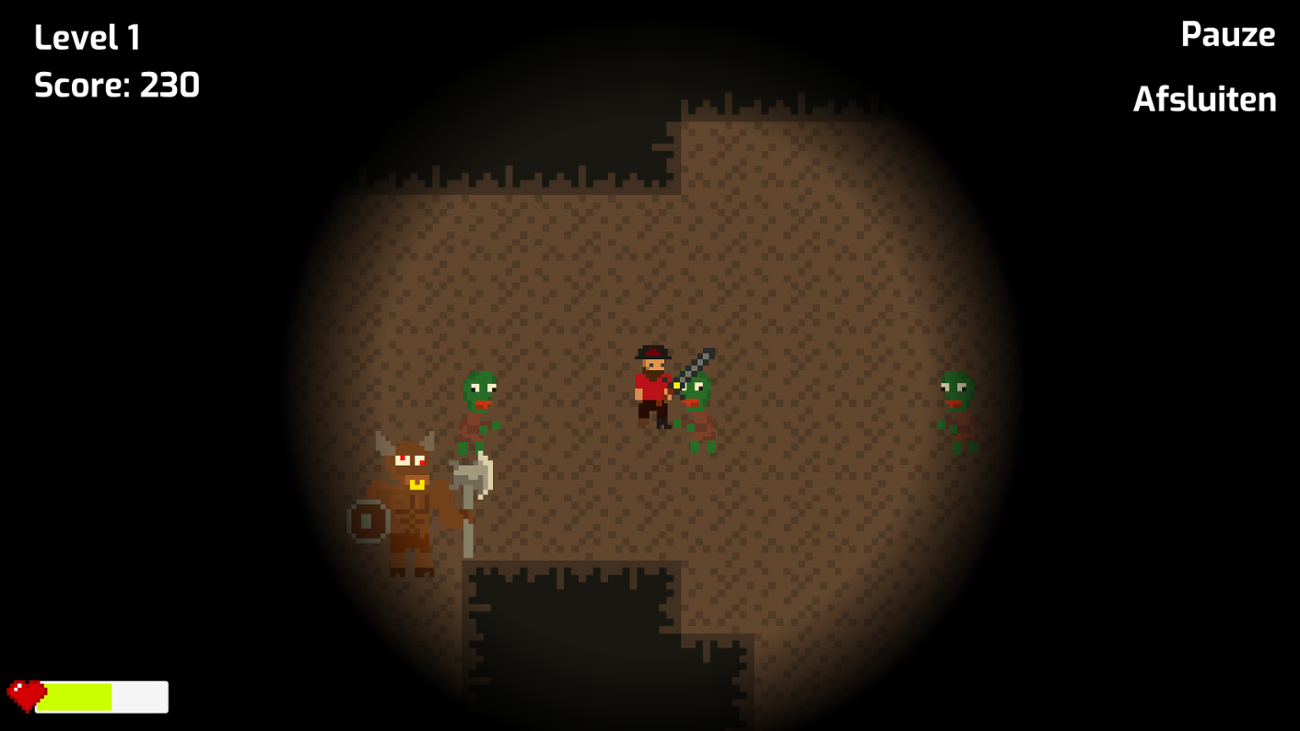Click the Level 1 label
This screenshot has width=1300, height=731.
pos(88,36)
